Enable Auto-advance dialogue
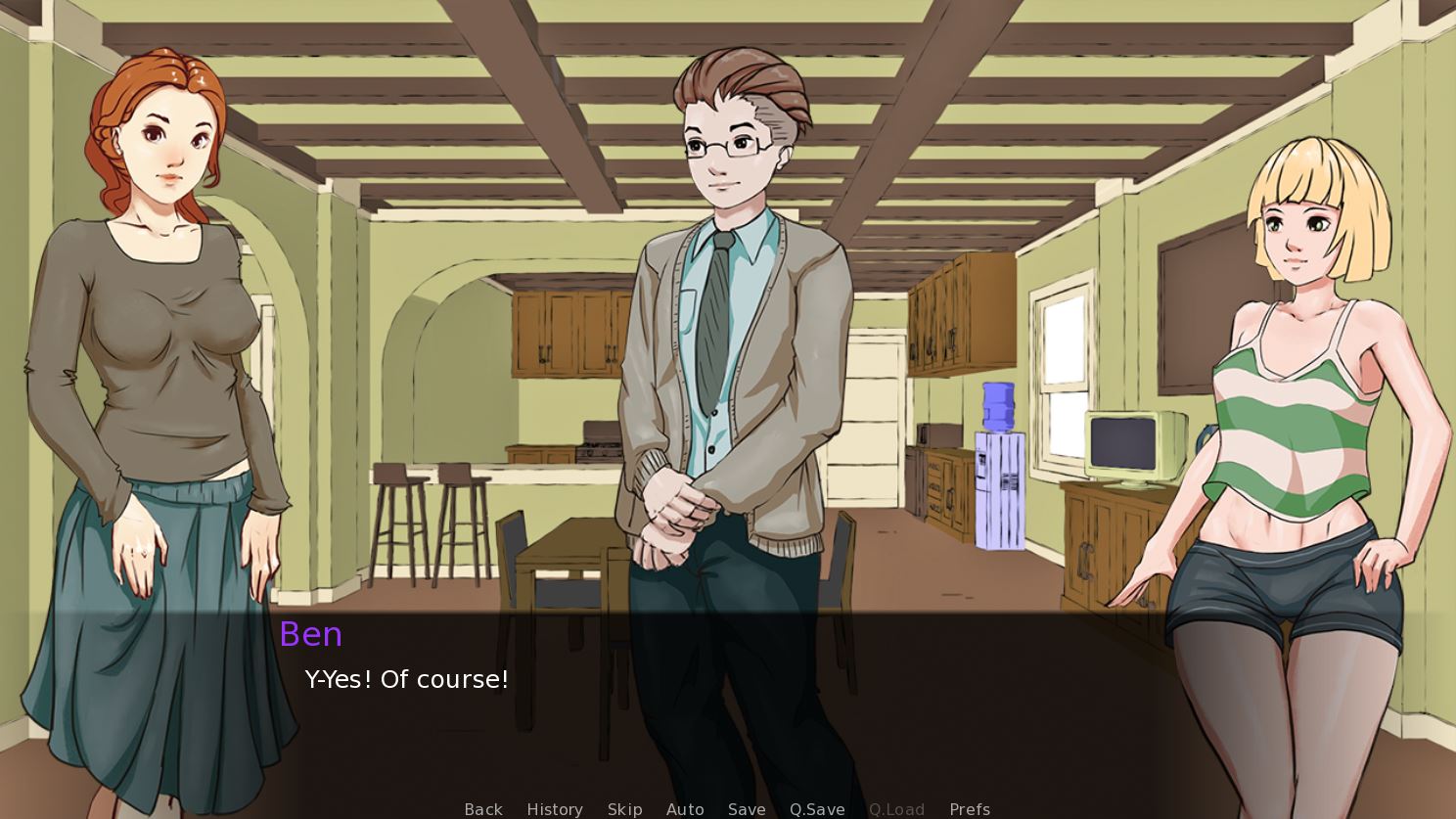 (685, 809)
